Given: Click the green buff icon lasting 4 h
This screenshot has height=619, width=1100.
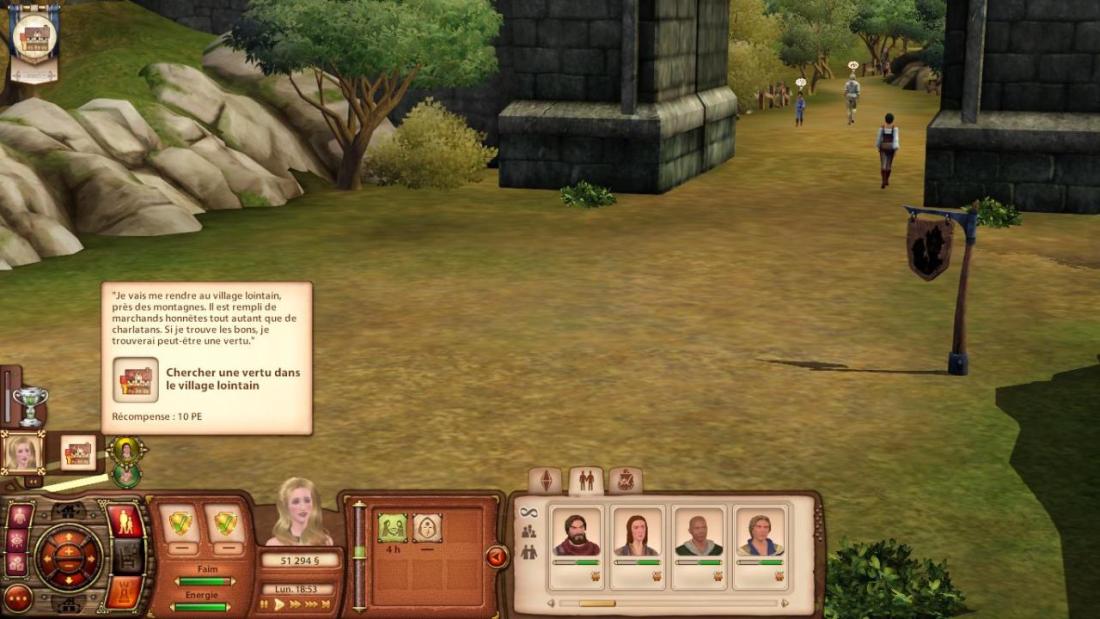Looking at the screenshot, I should [x=393, y=527].
